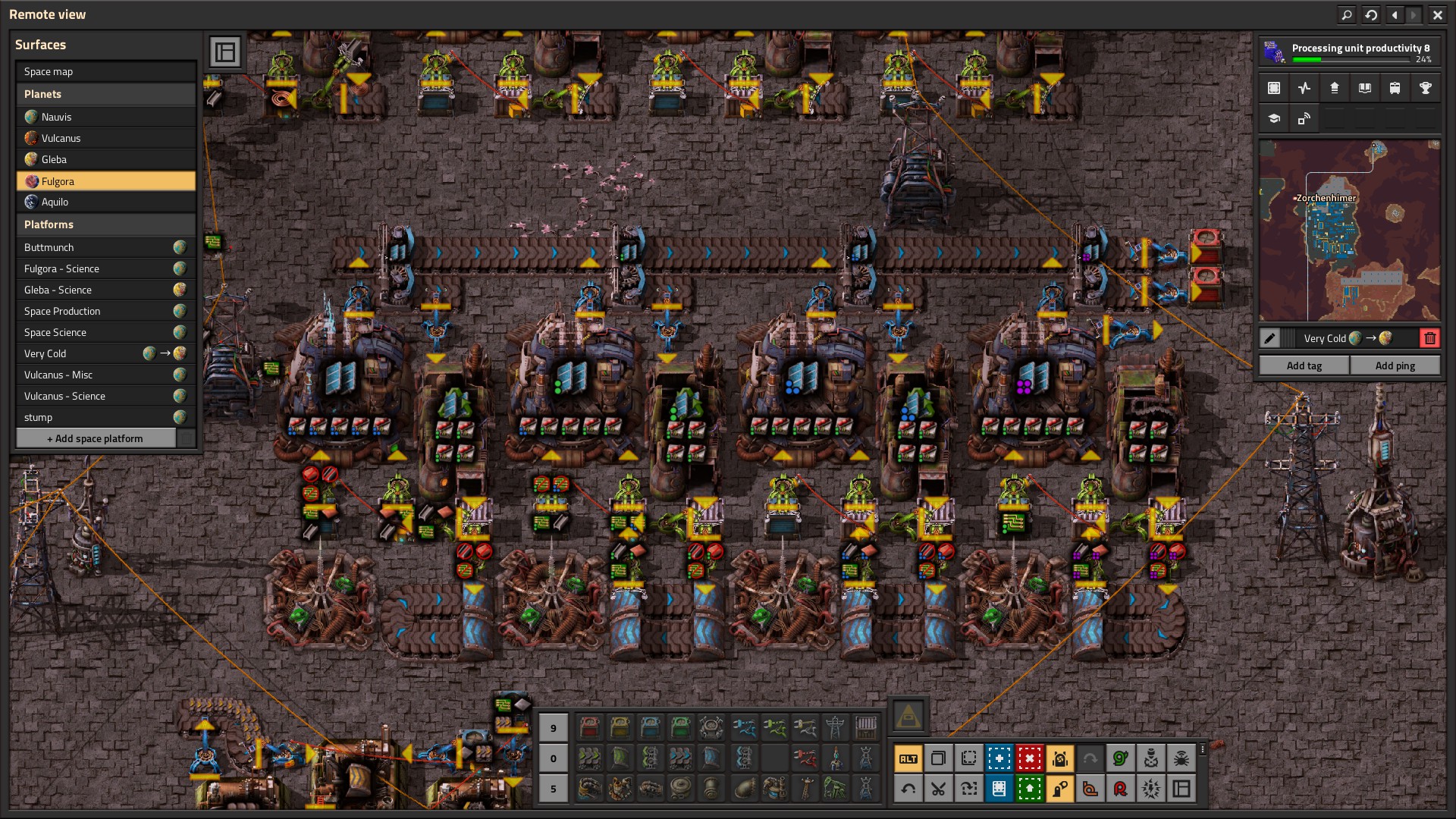Screen dimensions: 1456x819
Task: Open the Fulgora minimap
Action: point(1349,231)
